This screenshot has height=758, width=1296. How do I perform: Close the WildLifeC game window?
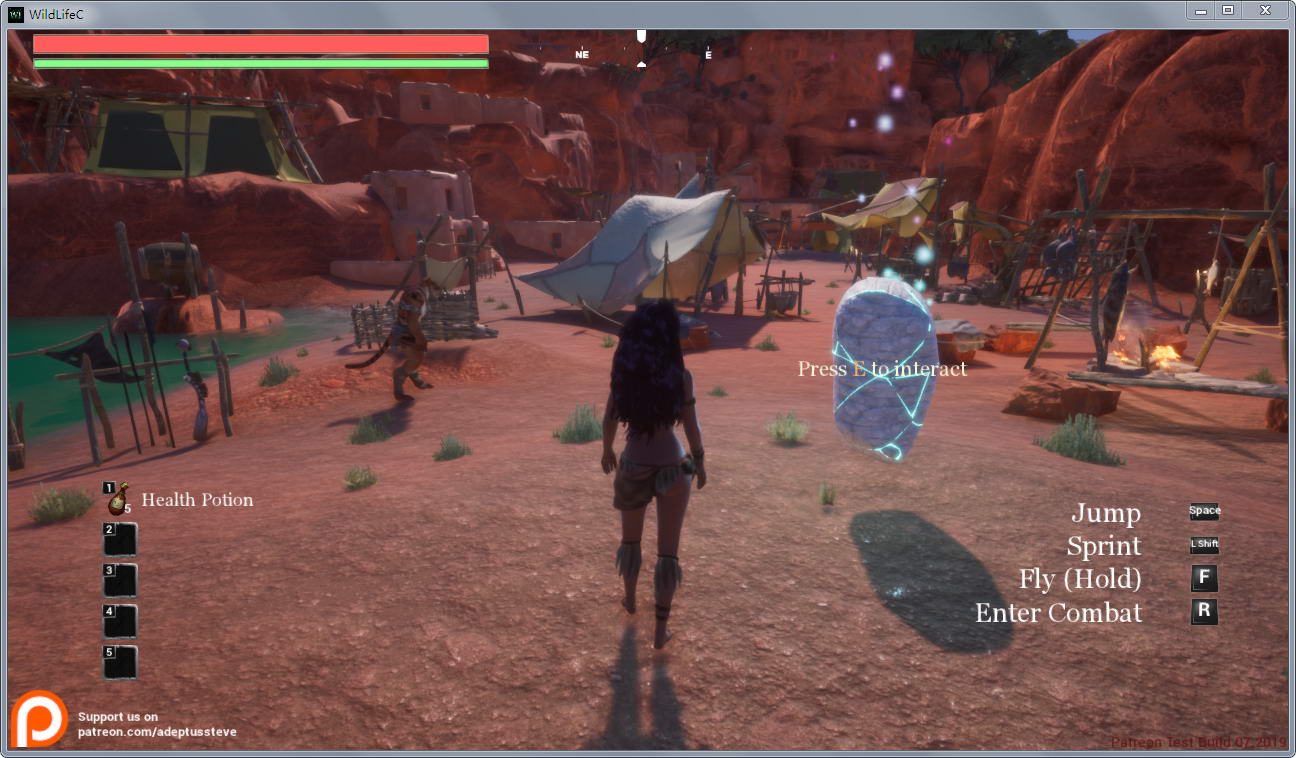[x=1265, y=10]
